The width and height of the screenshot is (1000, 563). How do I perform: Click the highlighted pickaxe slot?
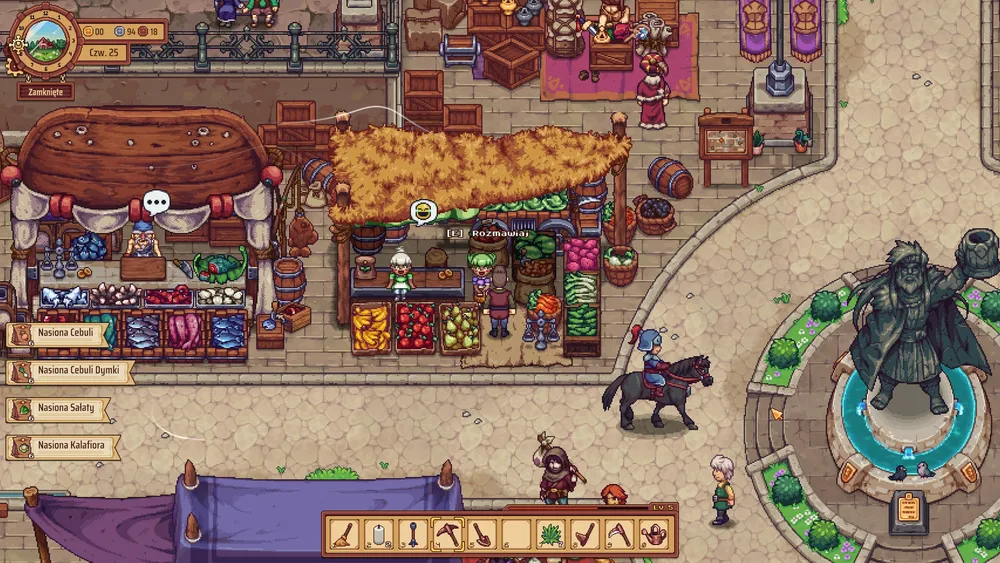coord(447,535)
